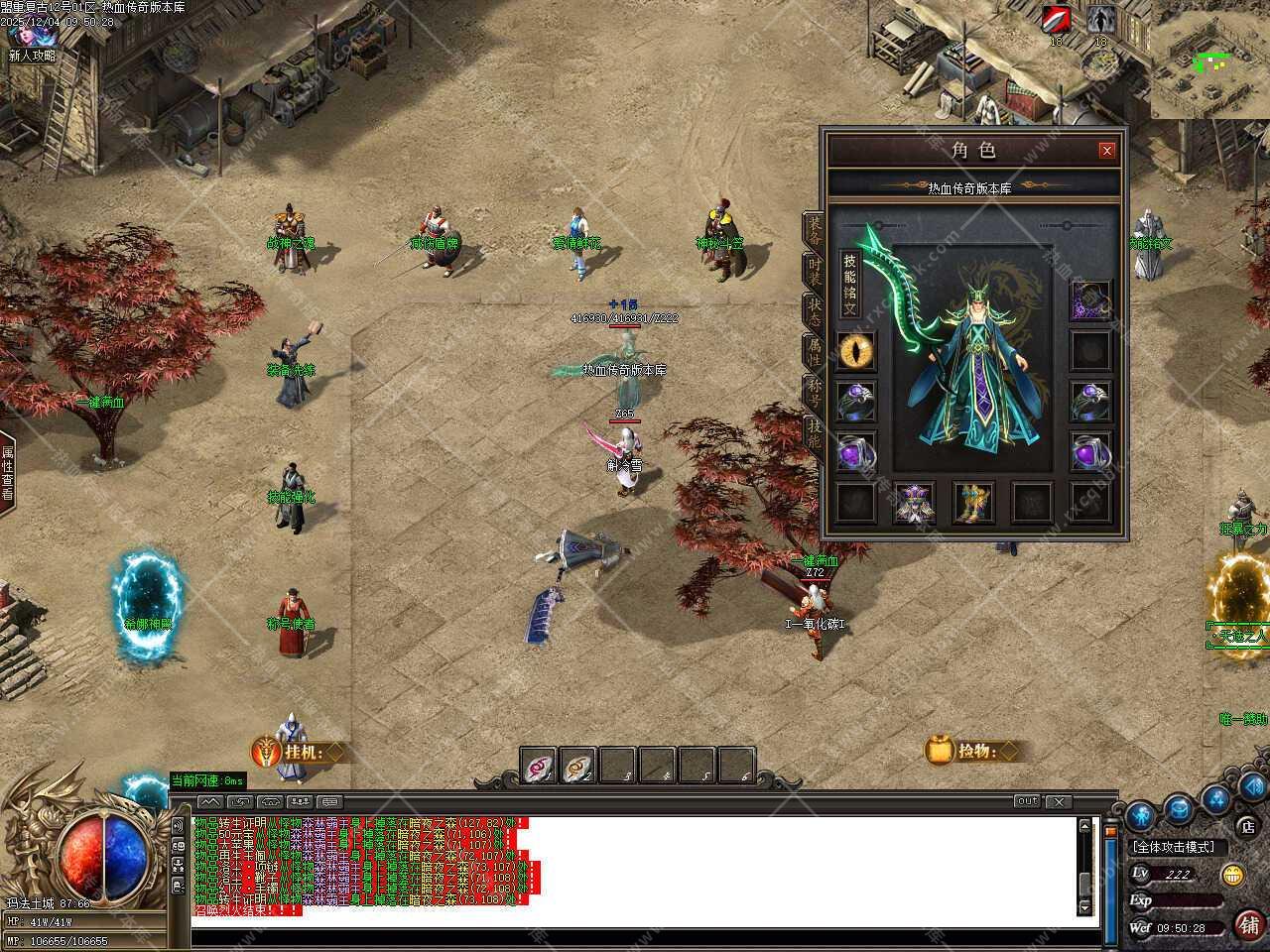1270x952 pixels.
Task: Switch to the 时装 fashion tab
Action: click(814, 278)
